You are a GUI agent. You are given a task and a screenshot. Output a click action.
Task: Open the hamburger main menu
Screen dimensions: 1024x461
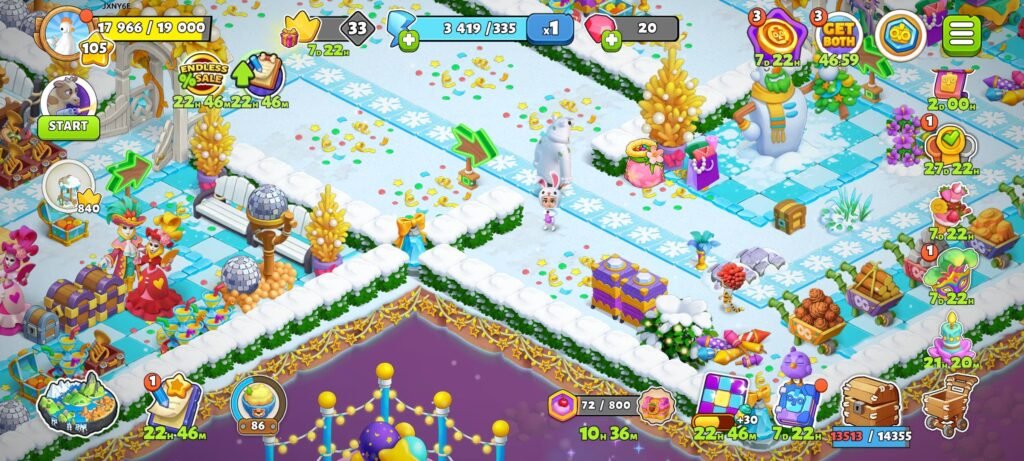(961, 34)
